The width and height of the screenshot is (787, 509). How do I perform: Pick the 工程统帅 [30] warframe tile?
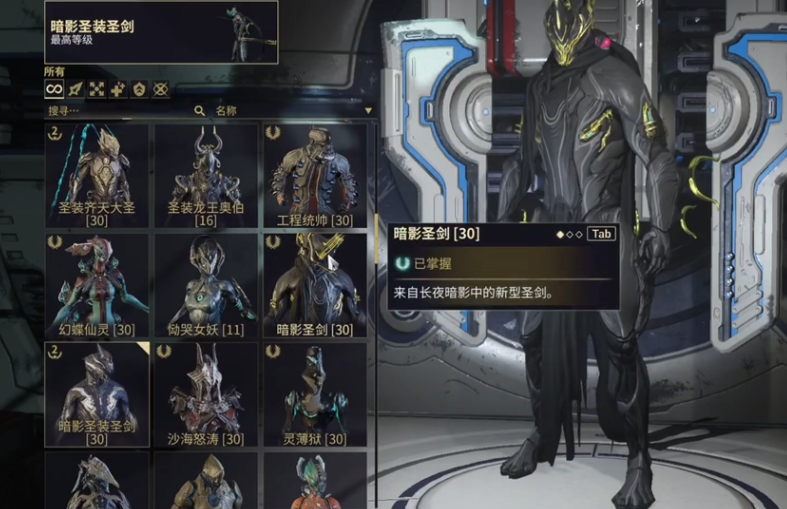(314, 175)
